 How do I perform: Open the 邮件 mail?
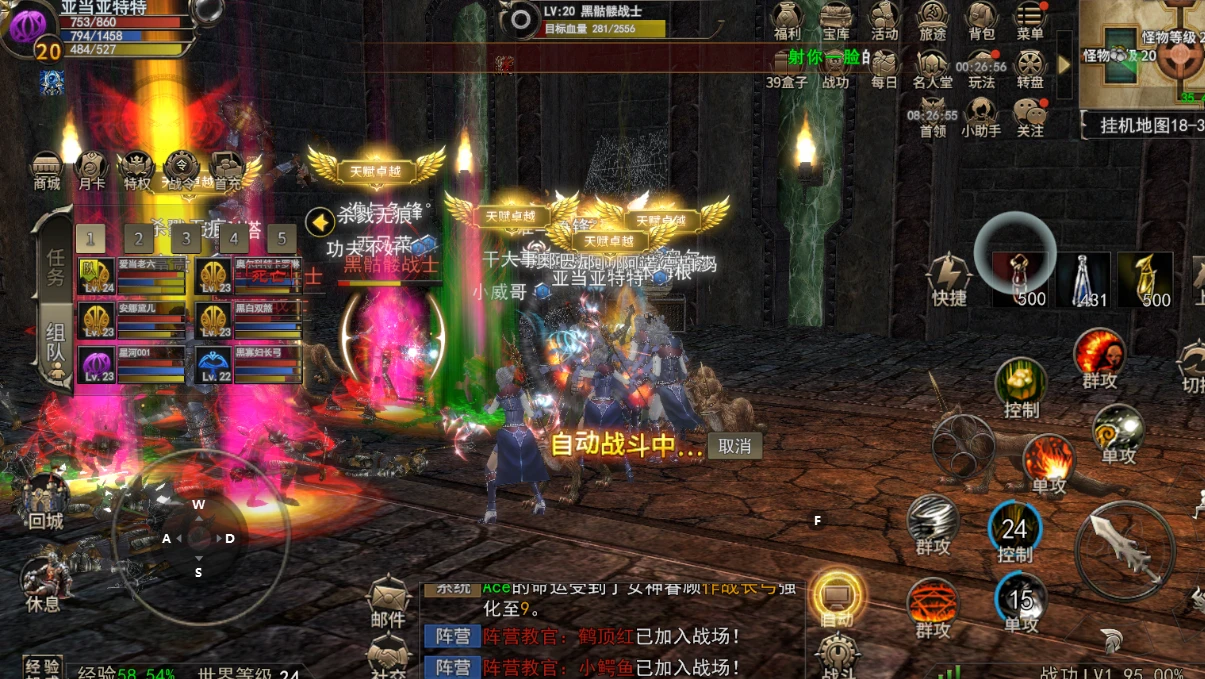coord(388,603)
